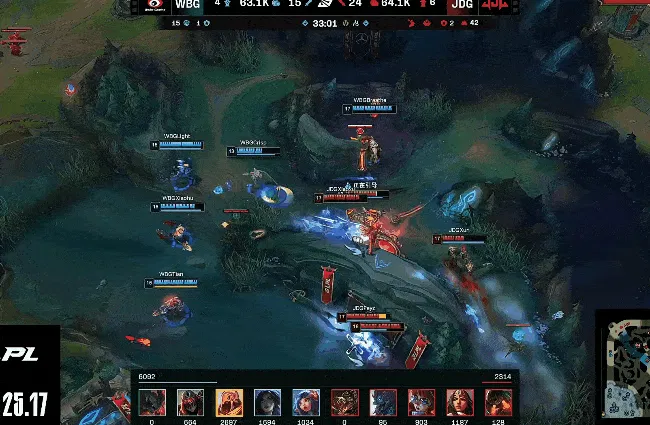Click the JDG team logo

[x=493, y=6]
